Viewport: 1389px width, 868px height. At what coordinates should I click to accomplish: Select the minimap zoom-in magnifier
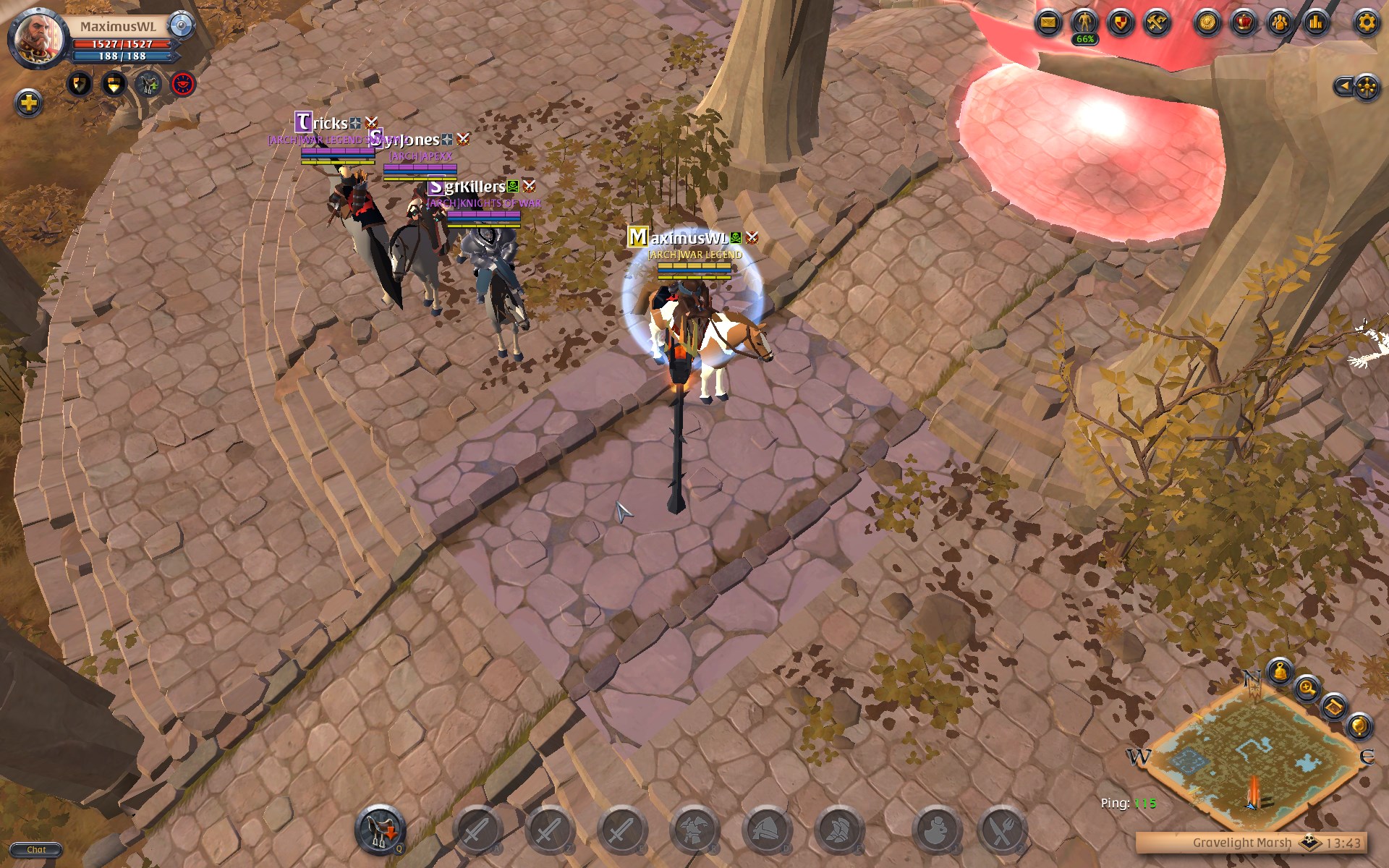[x=1307, y=688]
